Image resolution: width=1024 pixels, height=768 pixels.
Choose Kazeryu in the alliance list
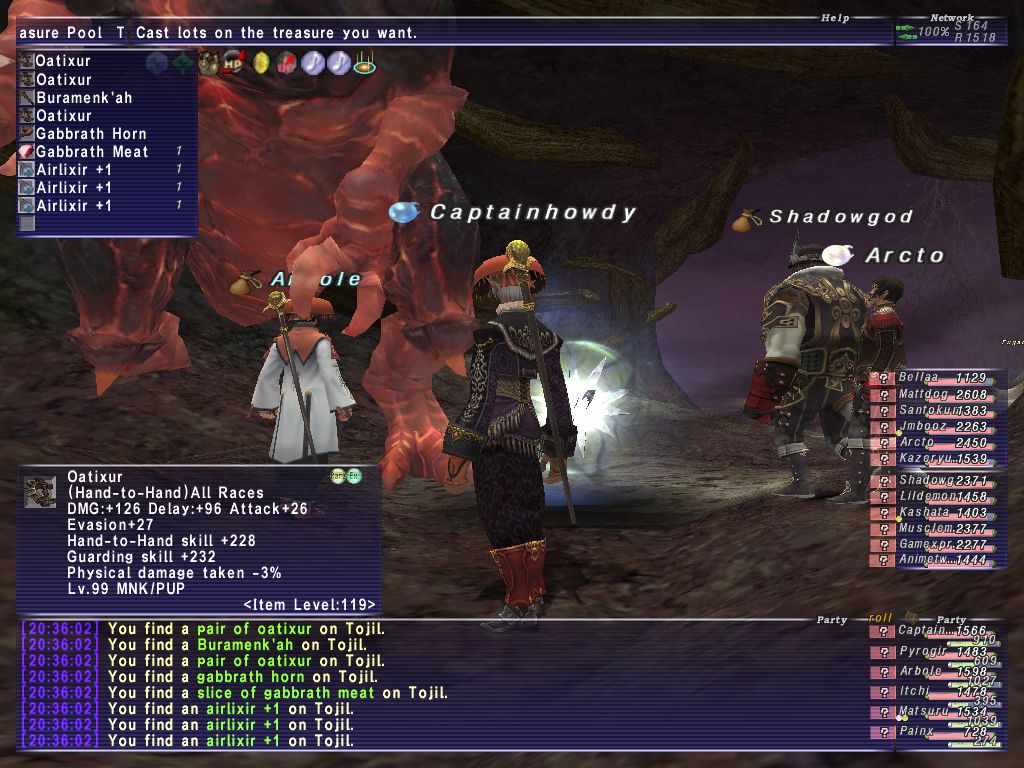pyautogui.click(x=935, y=459)
